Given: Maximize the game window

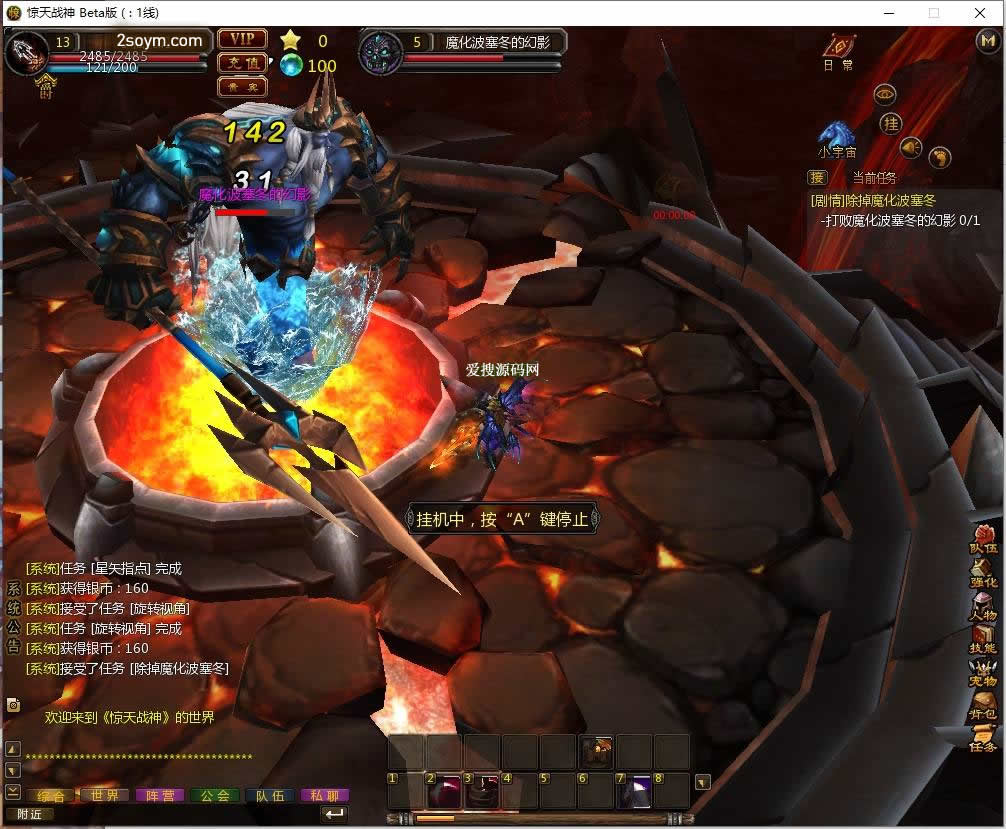Looking at the screenshot, I should (934, 13).
